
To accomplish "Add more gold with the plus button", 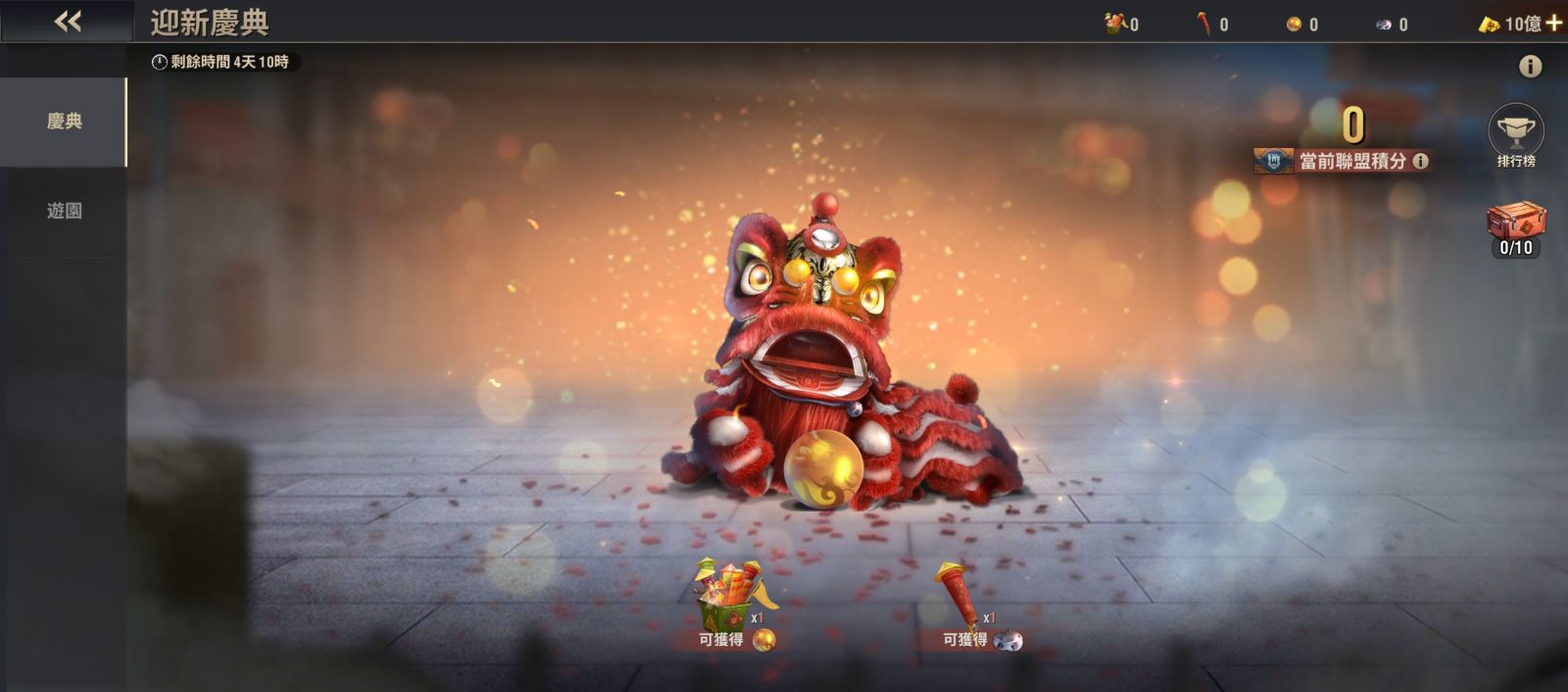I will pos(1554,23).
